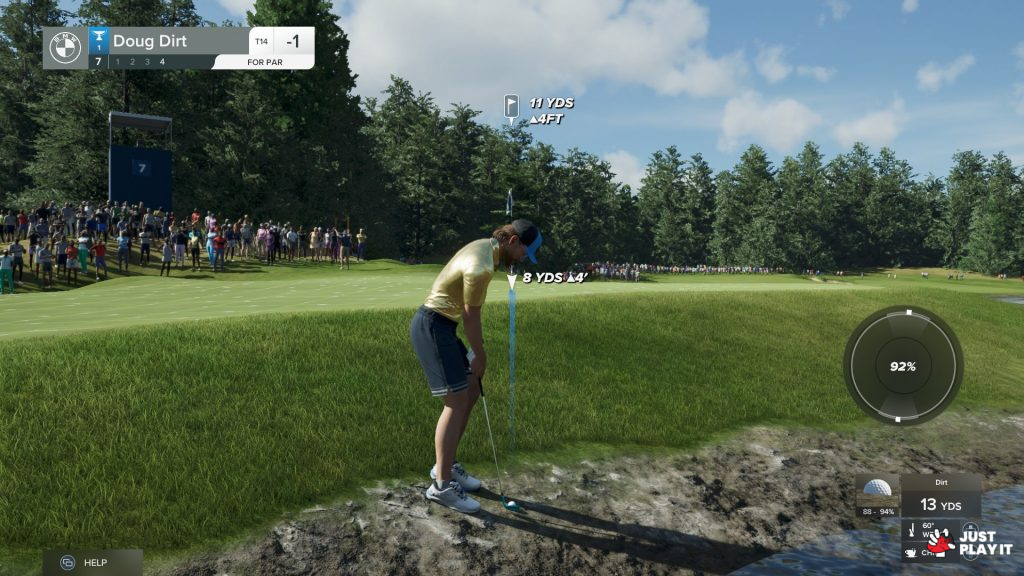Click the 8 yard aim marker

coord(512,279)
